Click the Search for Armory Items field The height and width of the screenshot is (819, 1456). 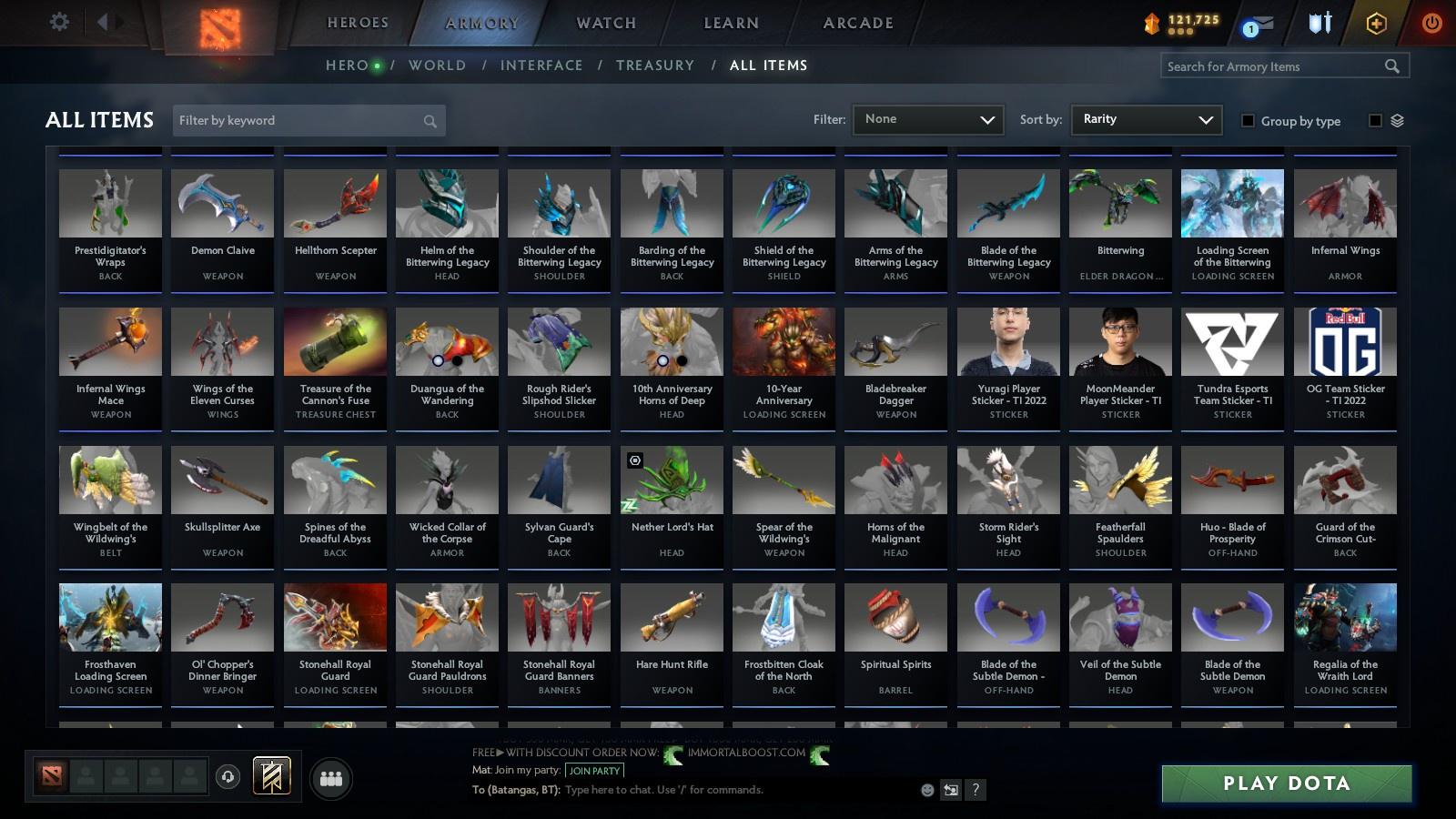1274,66
